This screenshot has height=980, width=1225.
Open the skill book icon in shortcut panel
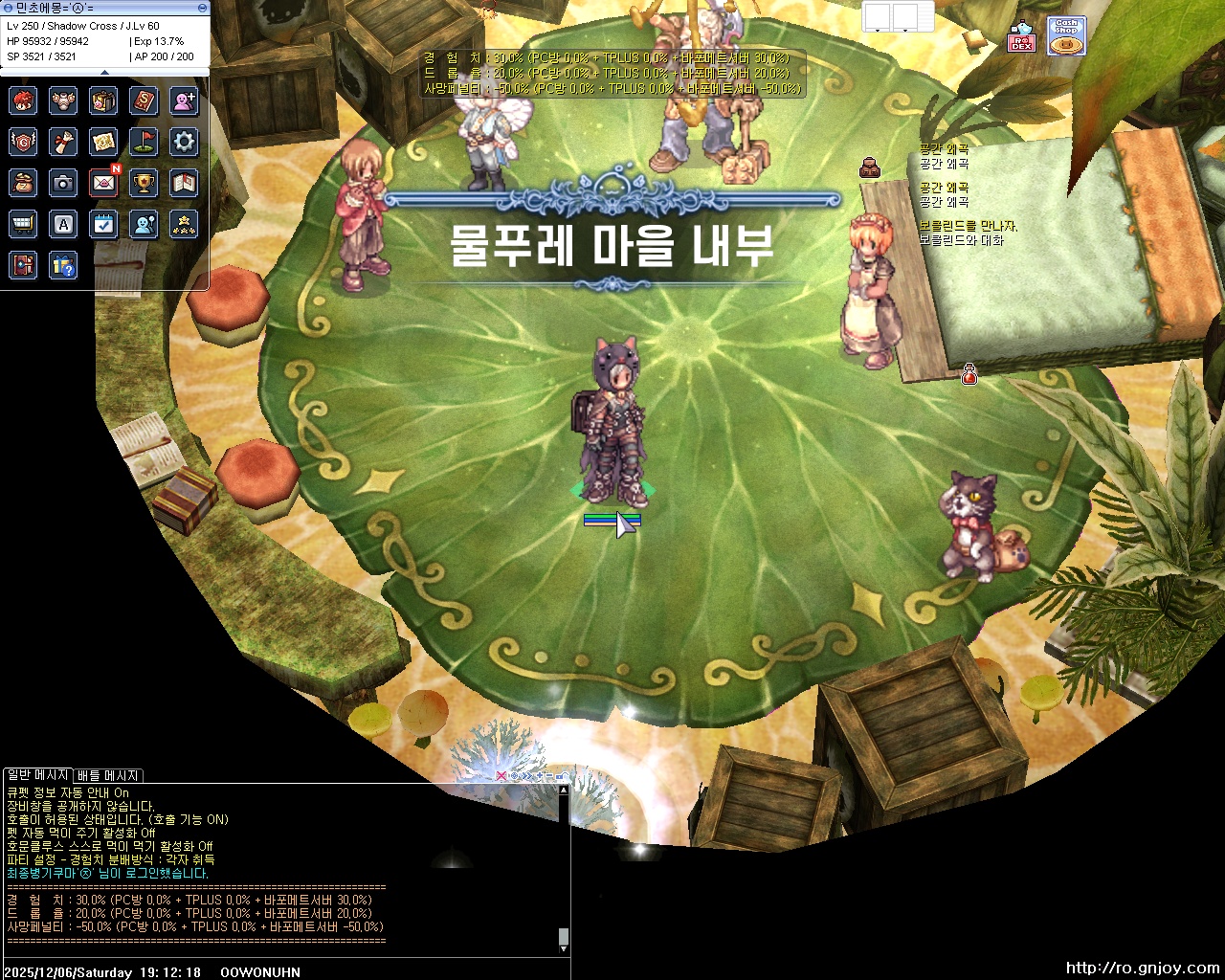click(x=144, y=101)
